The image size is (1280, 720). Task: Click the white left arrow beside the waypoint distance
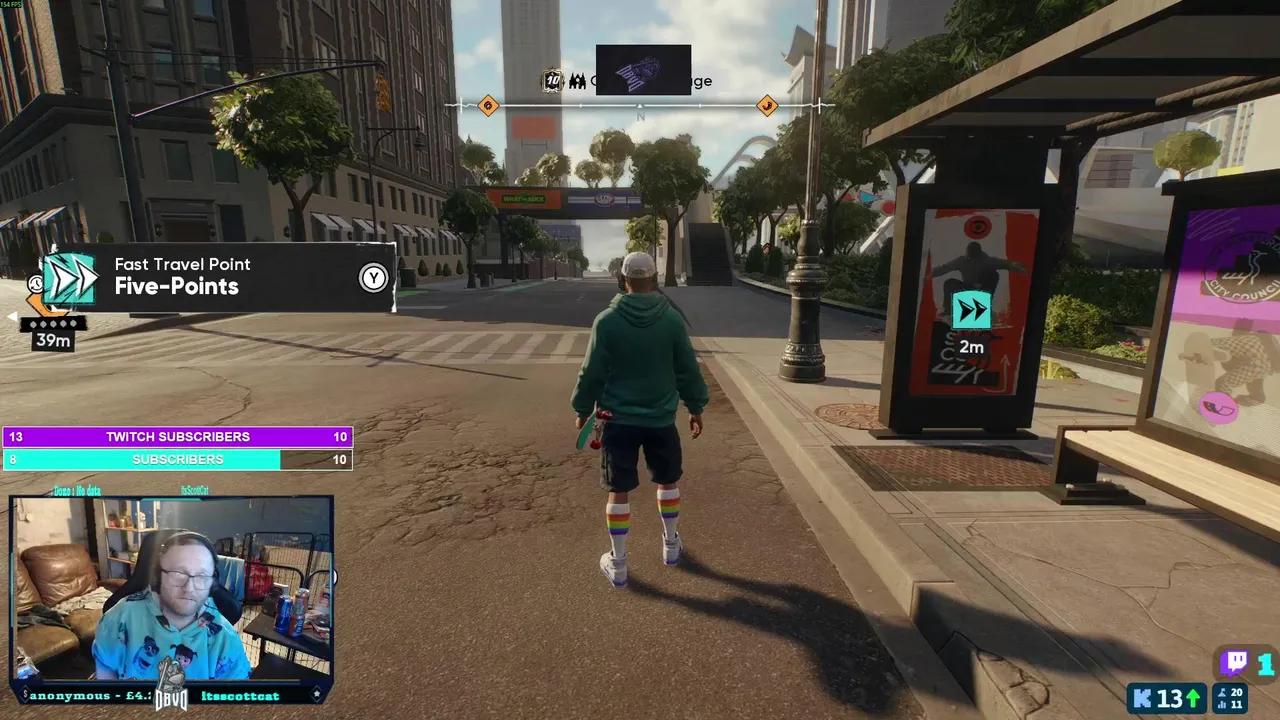[x=13, y=317]
